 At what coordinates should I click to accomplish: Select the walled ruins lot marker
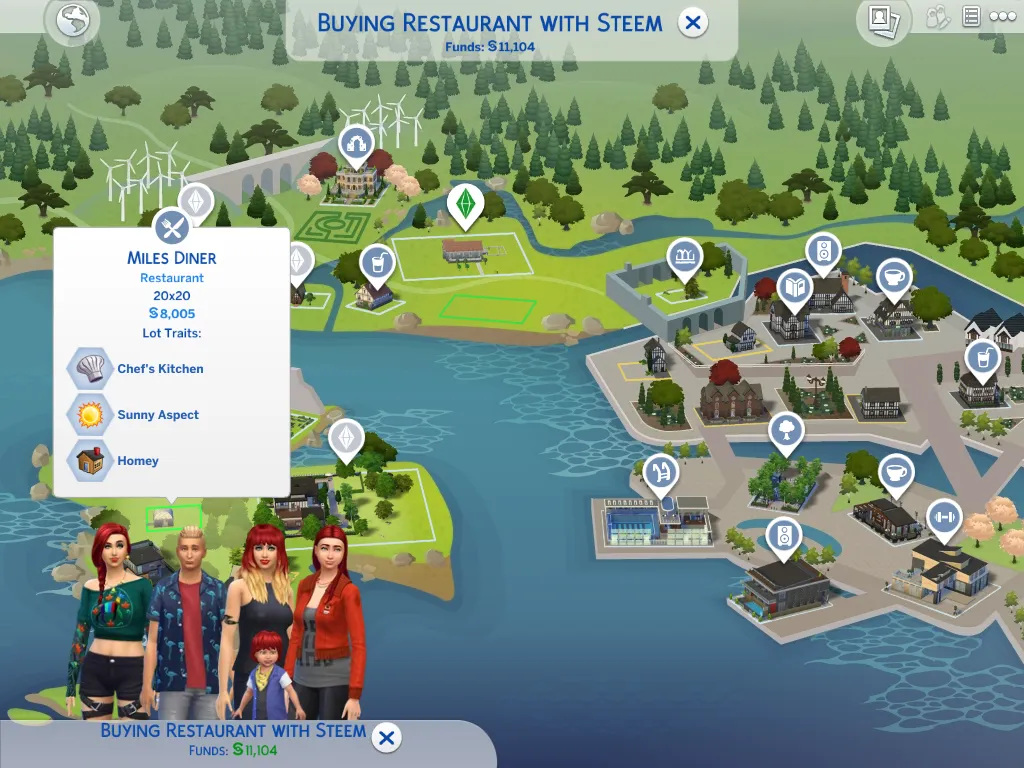(x=684, y=258)
